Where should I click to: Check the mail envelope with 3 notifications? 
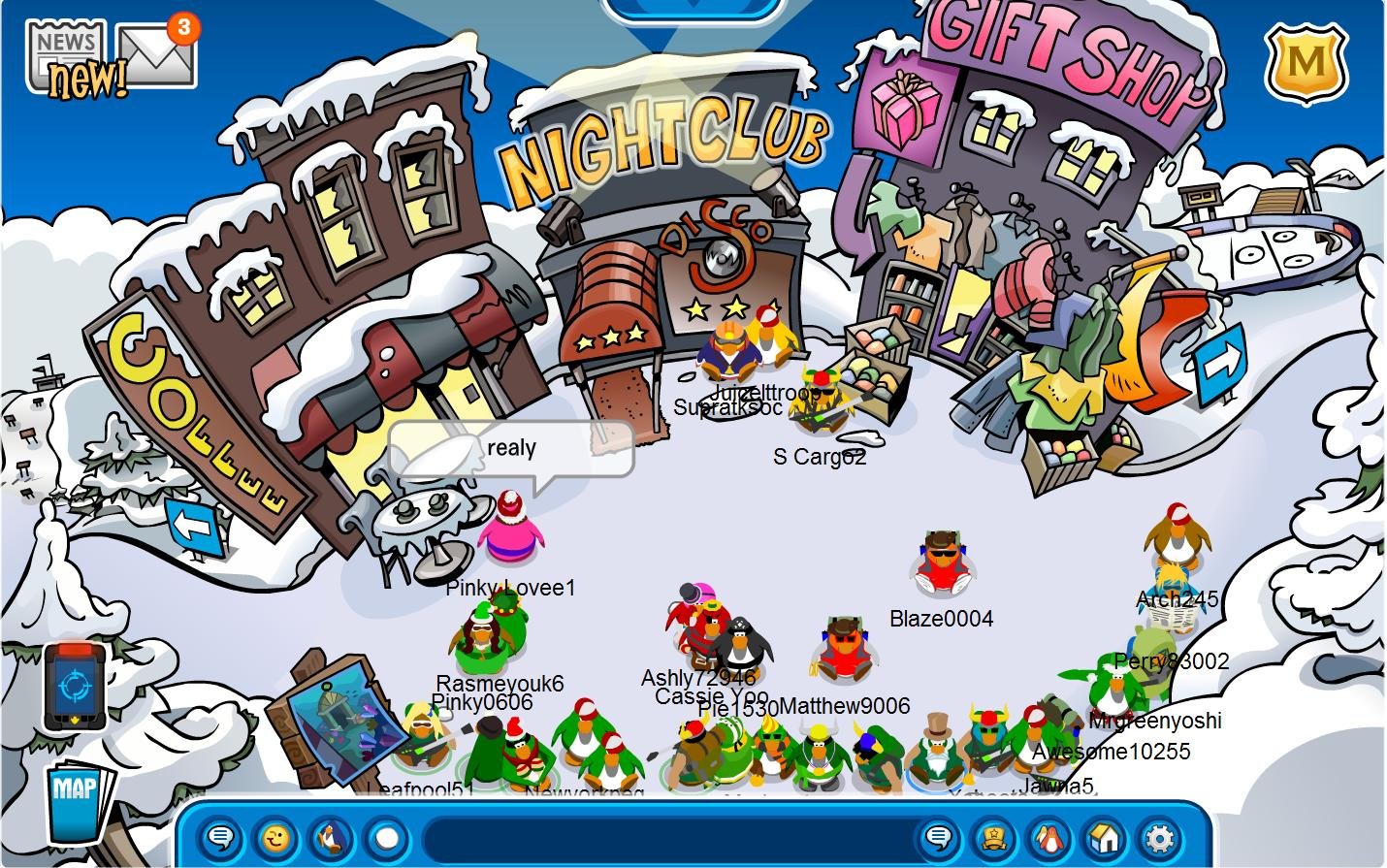(x=155, y=54)
